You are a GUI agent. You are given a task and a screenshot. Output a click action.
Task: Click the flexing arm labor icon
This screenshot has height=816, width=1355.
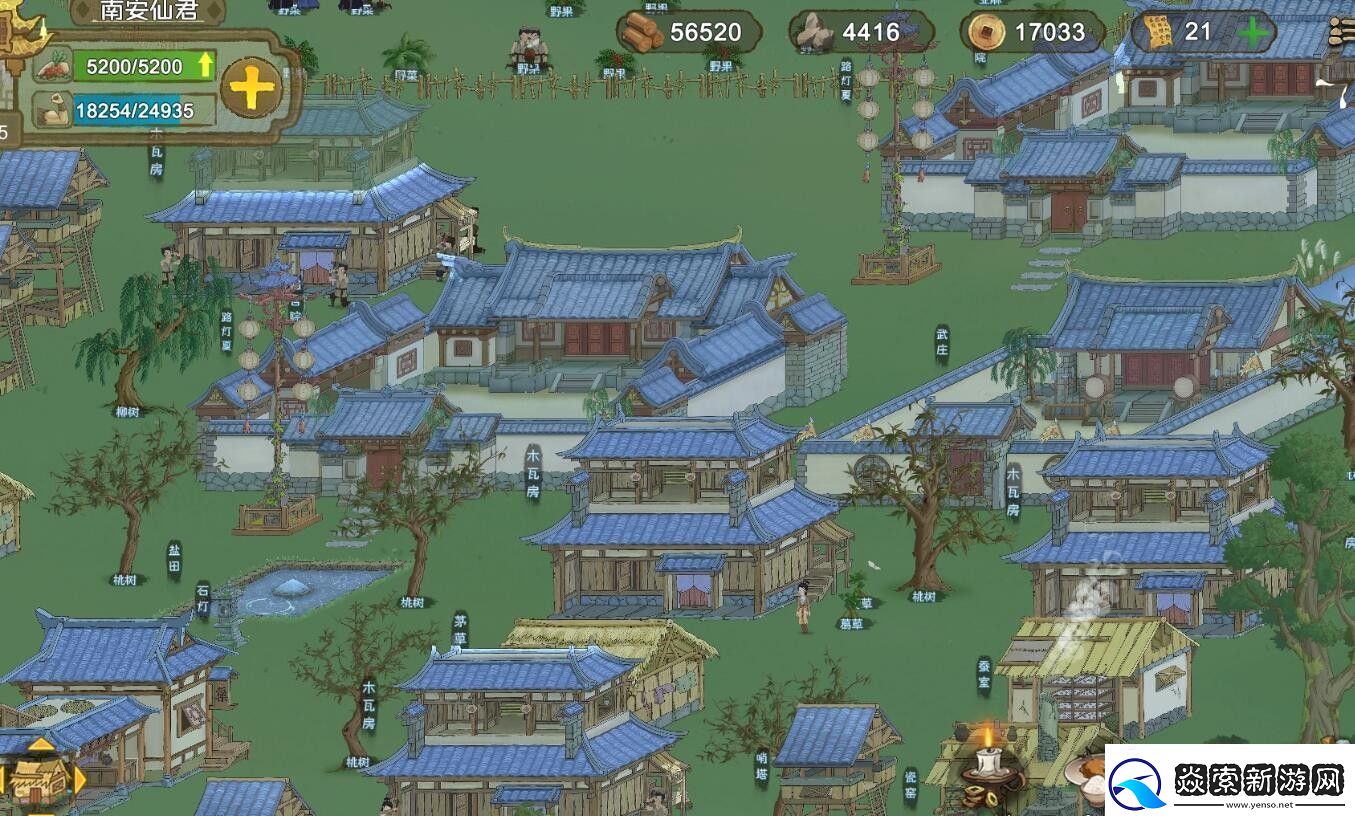[x=53, y=110]
